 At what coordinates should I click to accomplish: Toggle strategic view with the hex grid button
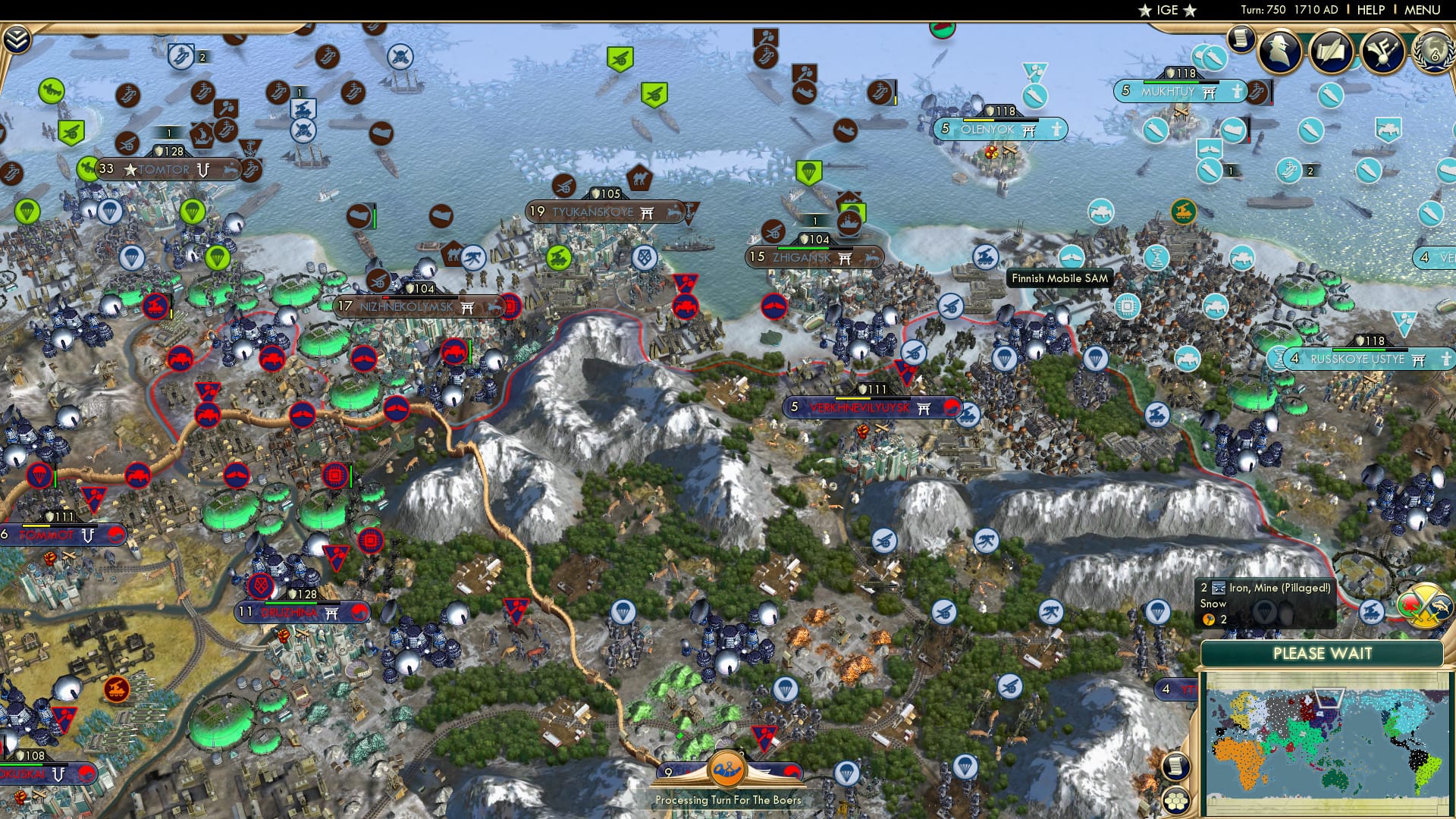(x=1175, y=800)
